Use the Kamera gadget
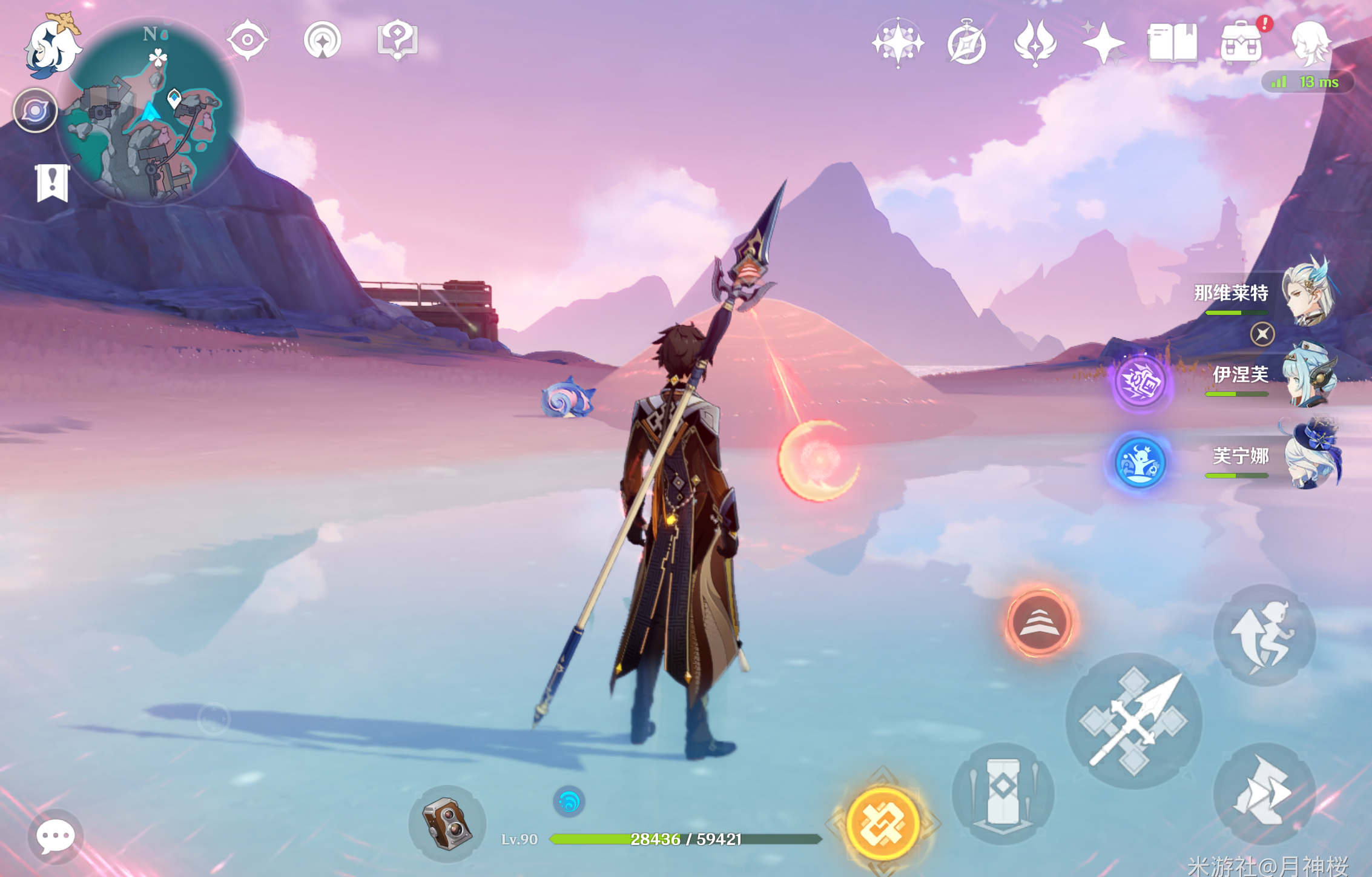Screen dimensions: 1372x877 click(x=447, y=824)
